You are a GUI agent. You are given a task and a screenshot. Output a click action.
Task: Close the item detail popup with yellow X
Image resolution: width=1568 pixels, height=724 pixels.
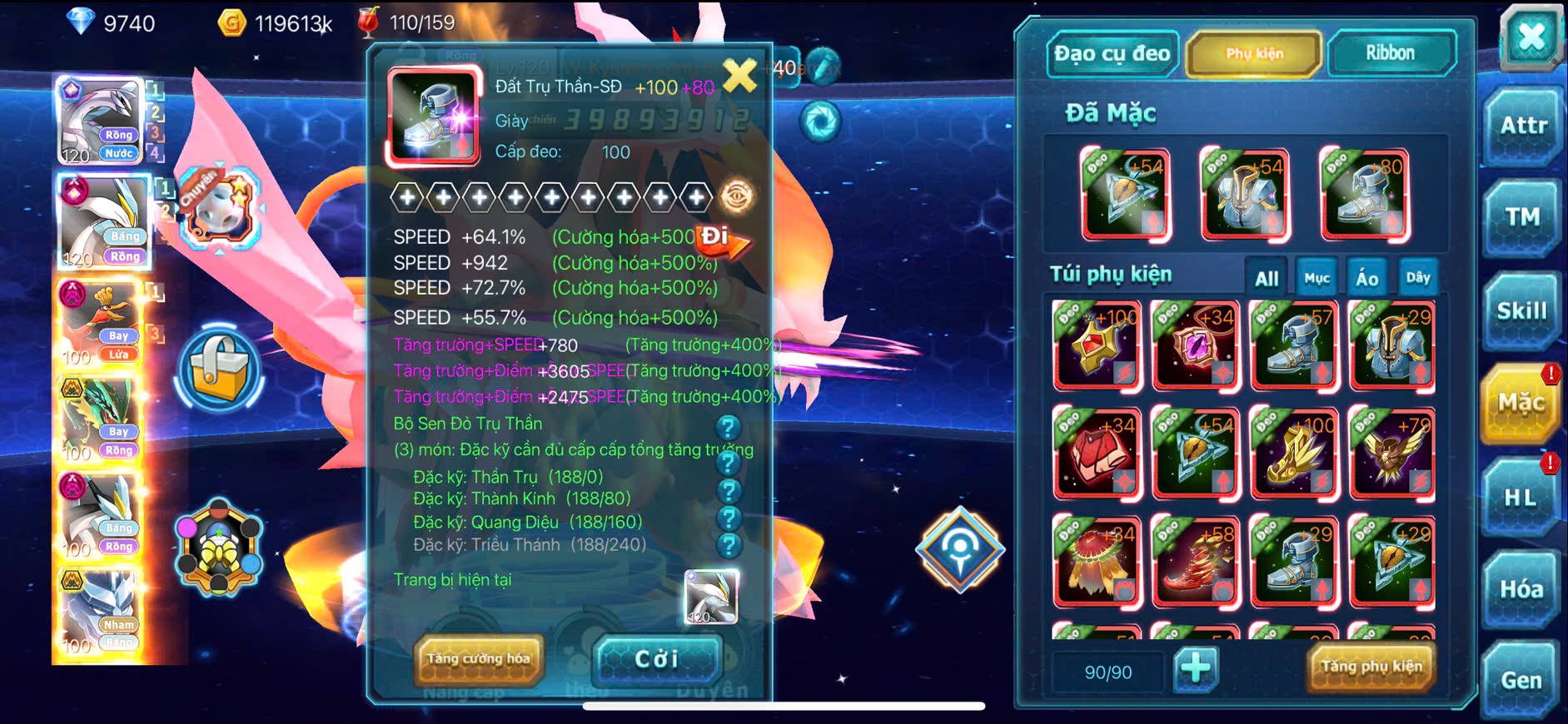[739, 77]
